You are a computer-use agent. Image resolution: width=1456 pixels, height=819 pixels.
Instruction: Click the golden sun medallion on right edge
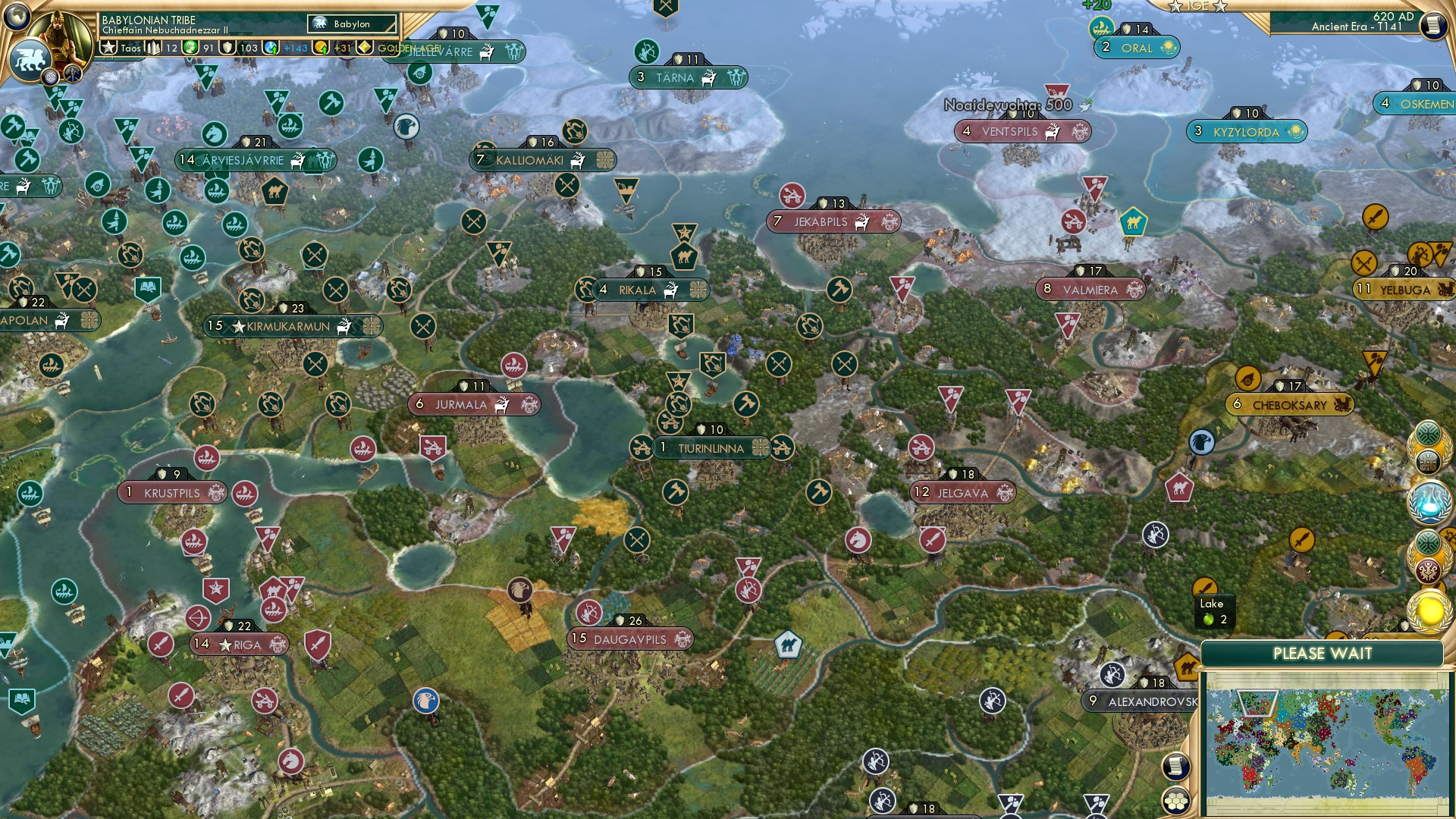coord(1429,611)
